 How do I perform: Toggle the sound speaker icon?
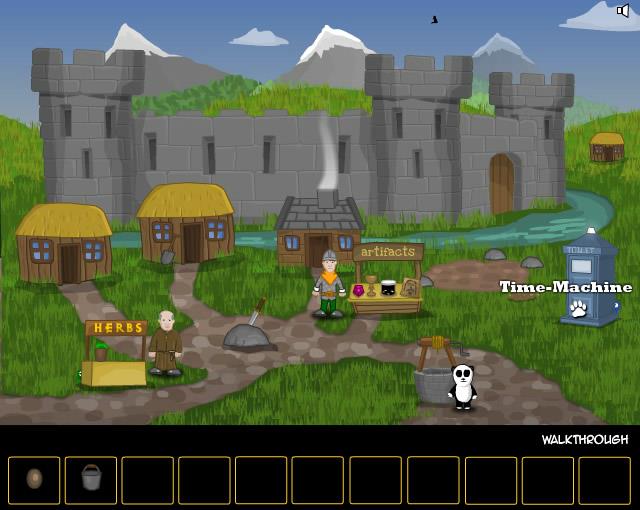pos(623,11)
